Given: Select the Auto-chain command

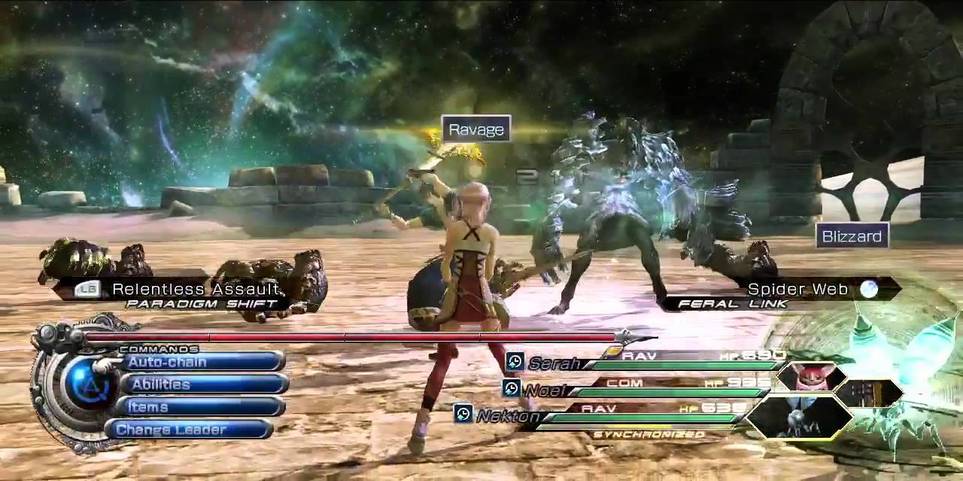Looking at the screenshot, I should pyautogui.click(x=190, y=361).
